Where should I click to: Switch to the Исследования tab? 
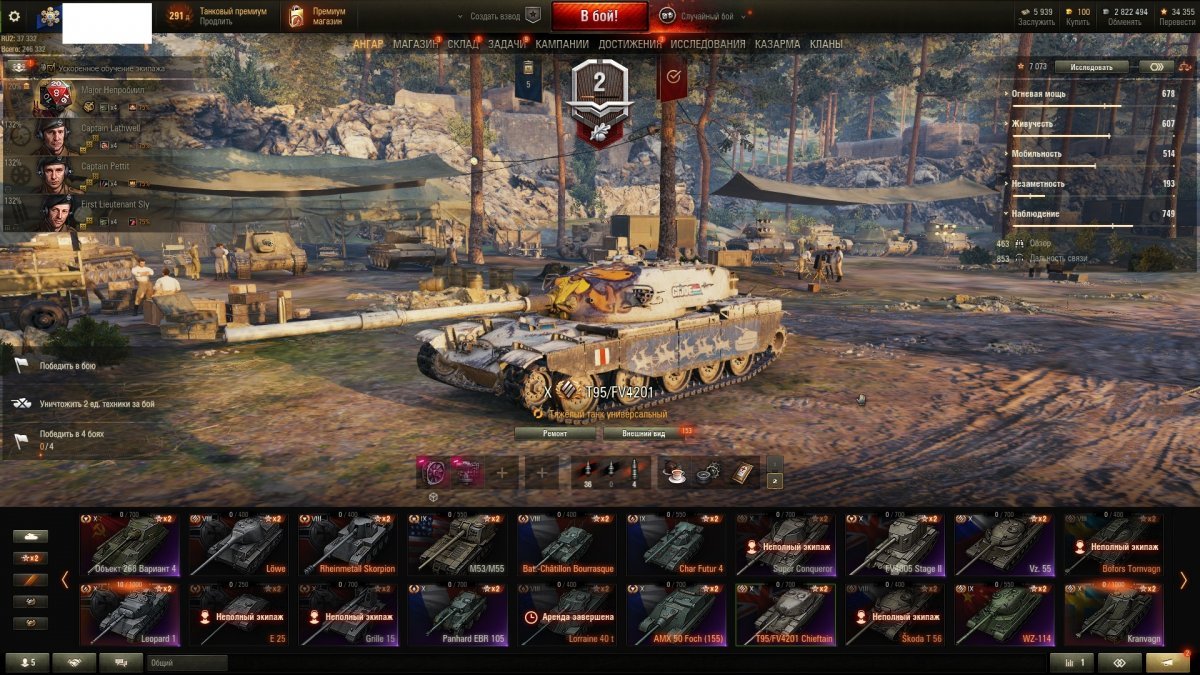(x=707, y=44)
